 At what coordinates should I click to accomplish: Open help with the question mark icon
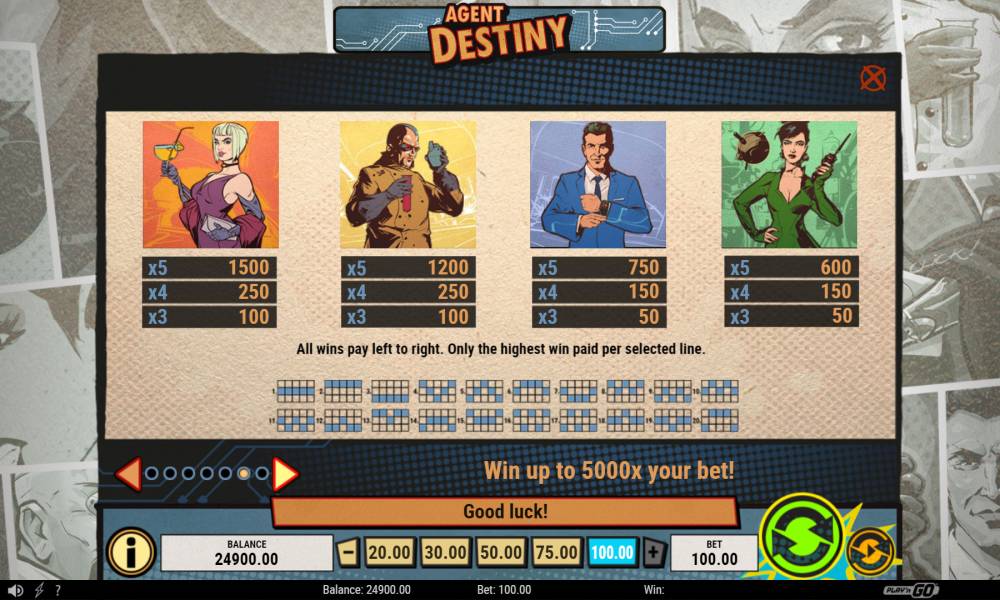click(58, 591)
